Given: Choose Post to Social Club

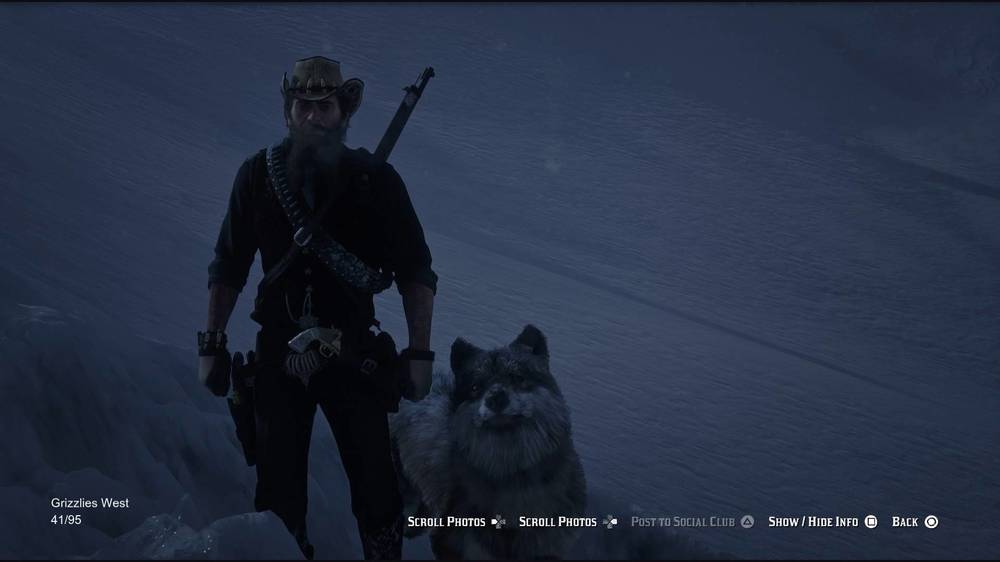Looking at the screenshot, I should point(692,522).
